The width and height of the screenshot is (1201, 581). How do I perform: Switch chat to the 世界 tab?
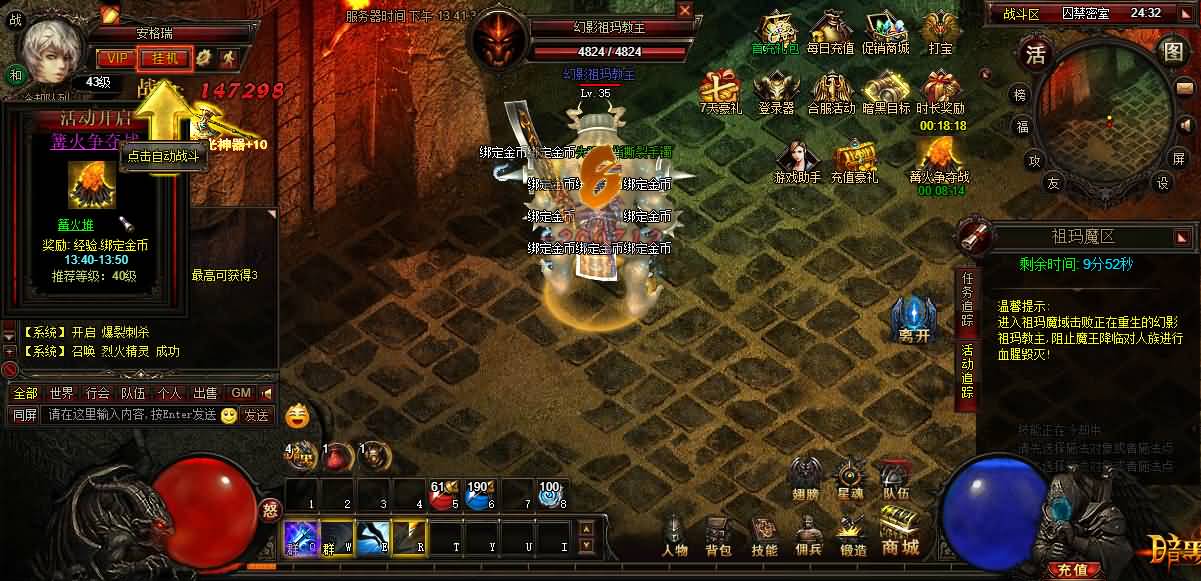coord(62,393)
